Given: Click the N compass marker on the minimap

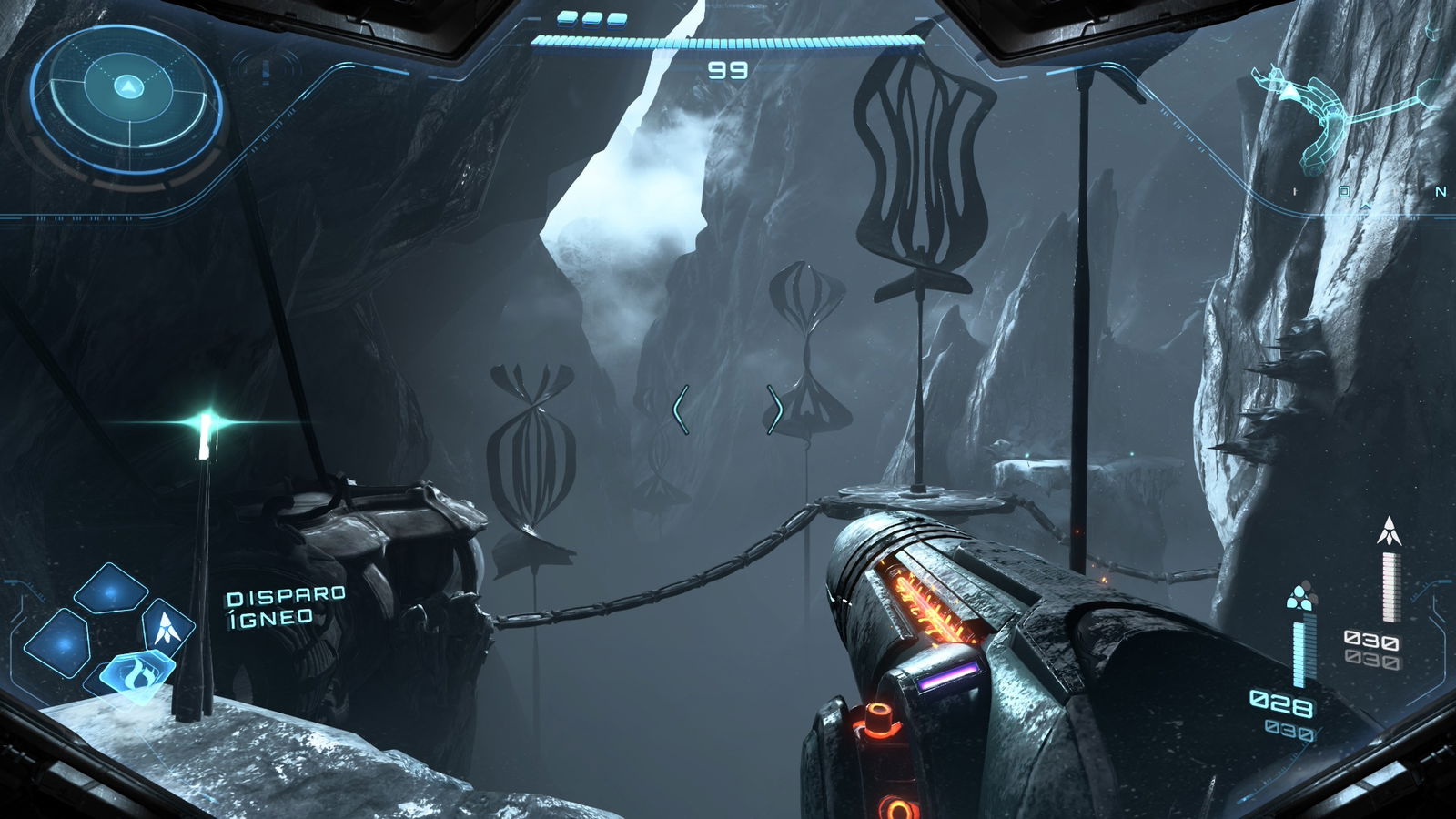Looking at the screenshot, I should pos(1441,192).
